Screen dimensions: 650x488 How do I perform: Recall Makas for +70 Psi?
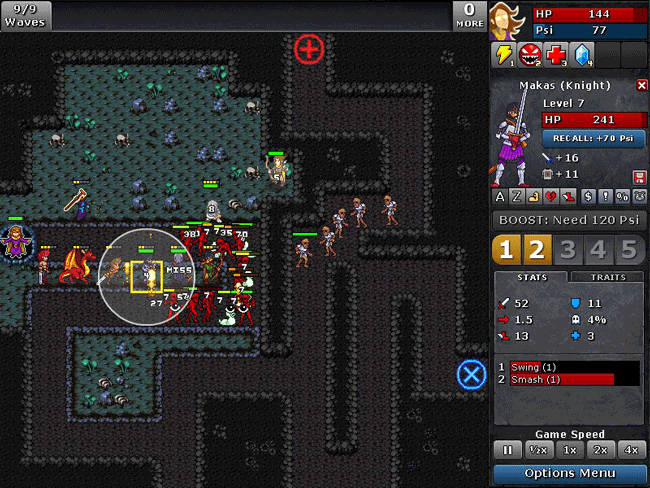[593, 138]
